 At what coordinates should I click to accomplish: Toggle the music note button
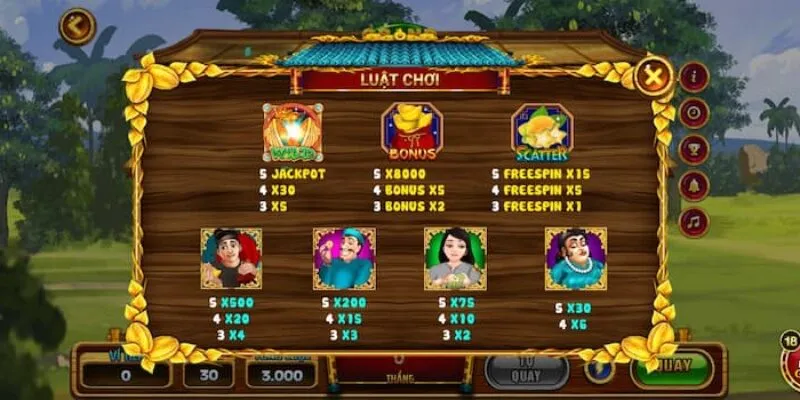click(694, 221)
